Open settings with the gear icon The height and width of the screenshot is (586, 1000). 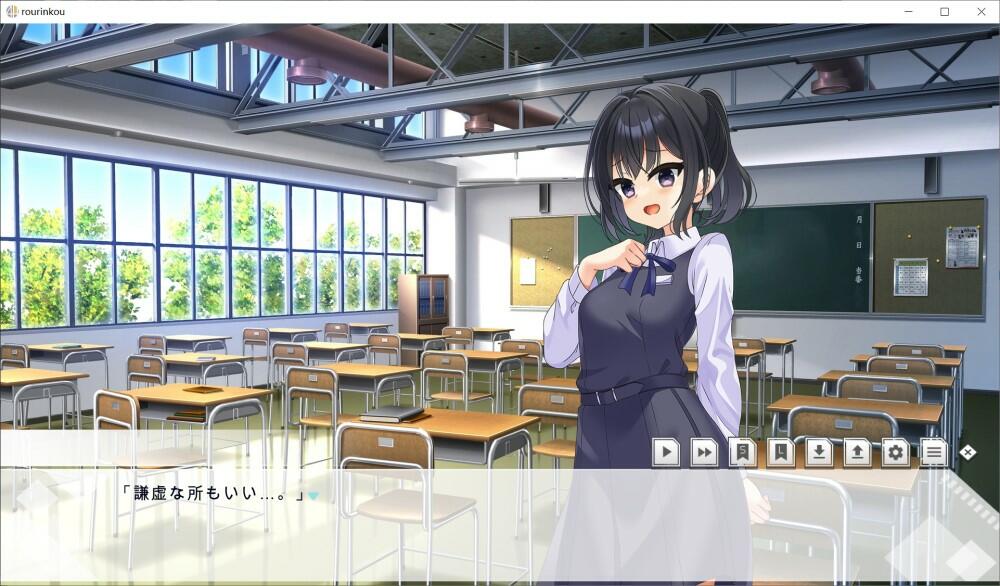895,452
